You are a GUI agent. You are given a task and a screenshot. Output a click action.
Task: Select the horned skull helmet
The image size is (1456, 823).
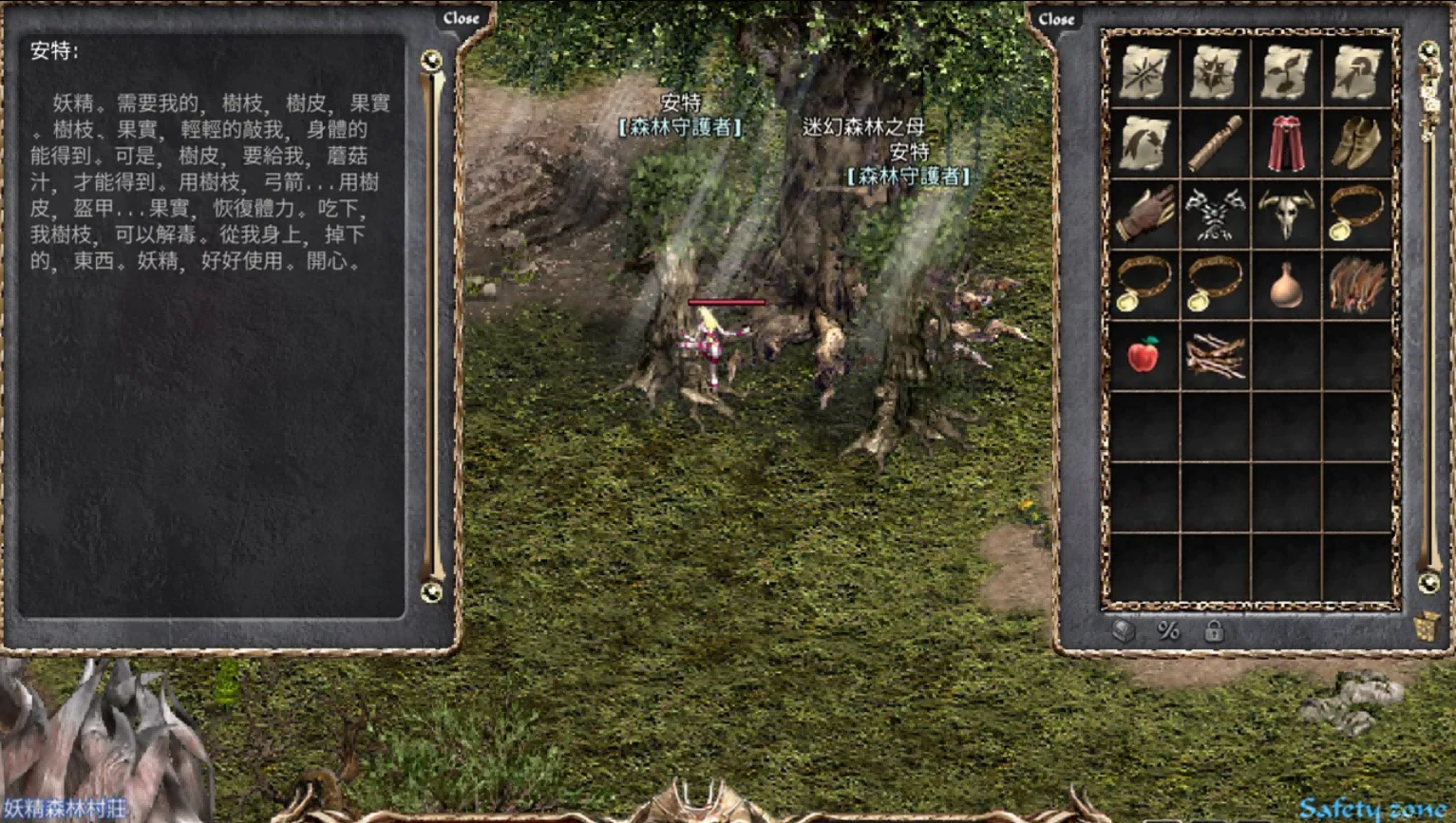pos(1285,214)
